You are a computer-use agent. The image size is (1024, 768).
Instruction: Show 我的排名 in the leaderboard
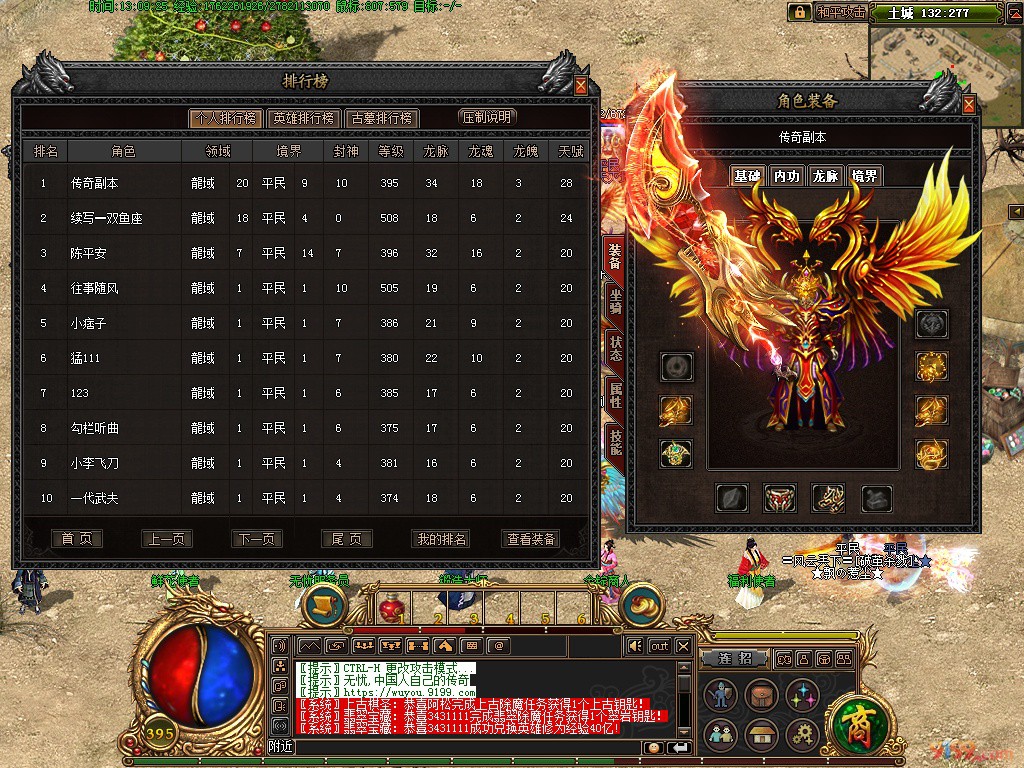pyautogui.click(x=440, y=539)
